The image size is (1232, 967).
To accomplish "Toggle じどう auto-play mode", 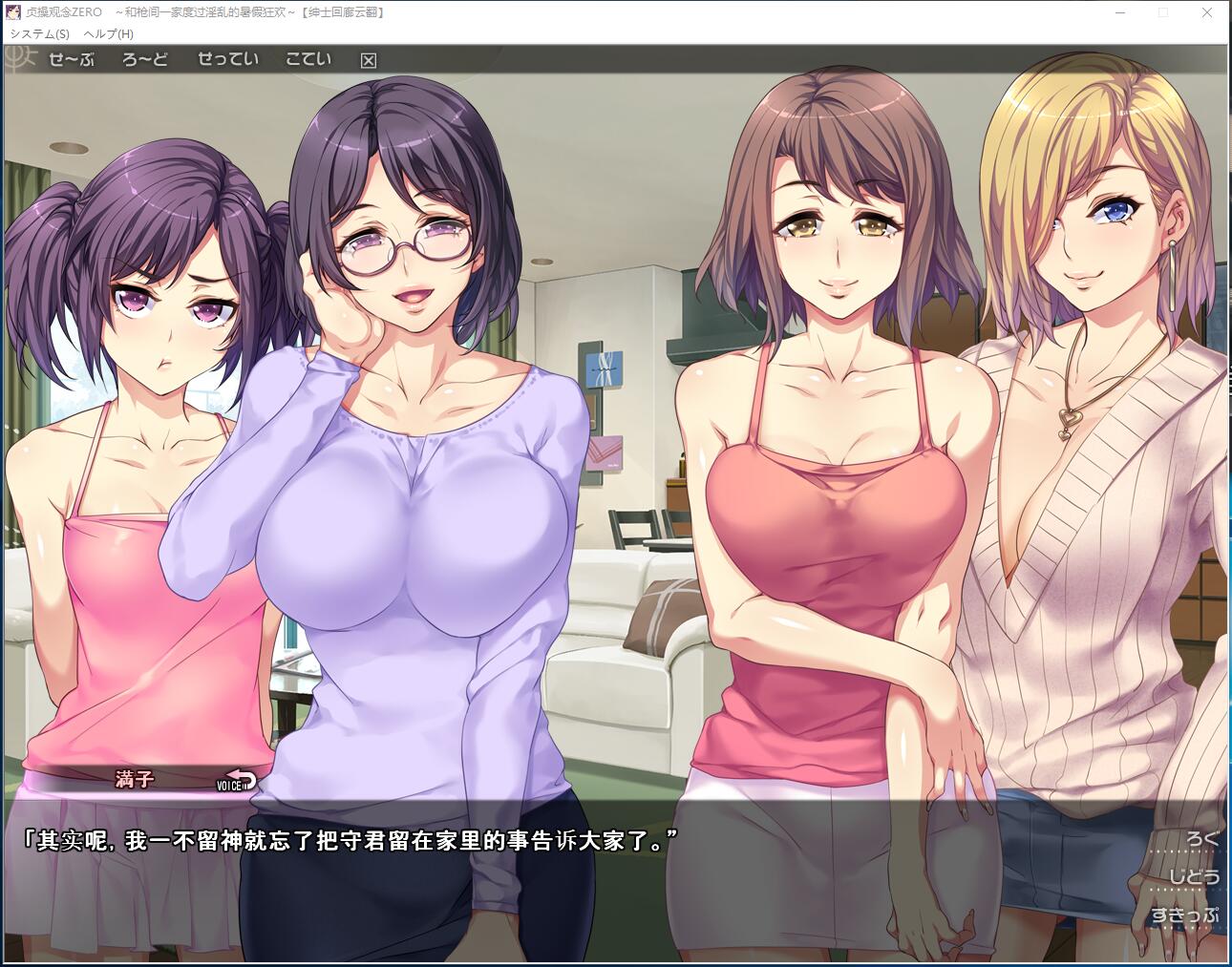I will pyautogui.click(x=1195, y=876).
